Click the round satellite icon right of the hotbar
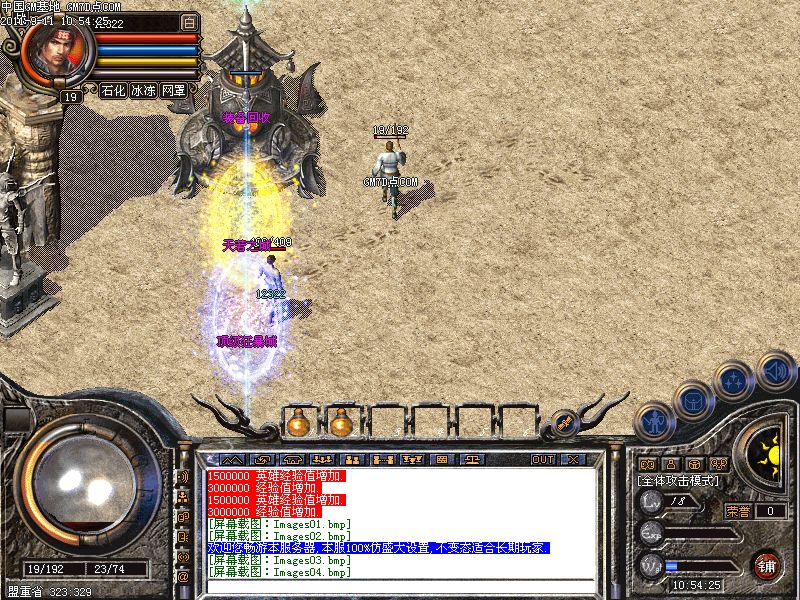 pyautogui.click(x=563, y=423)
